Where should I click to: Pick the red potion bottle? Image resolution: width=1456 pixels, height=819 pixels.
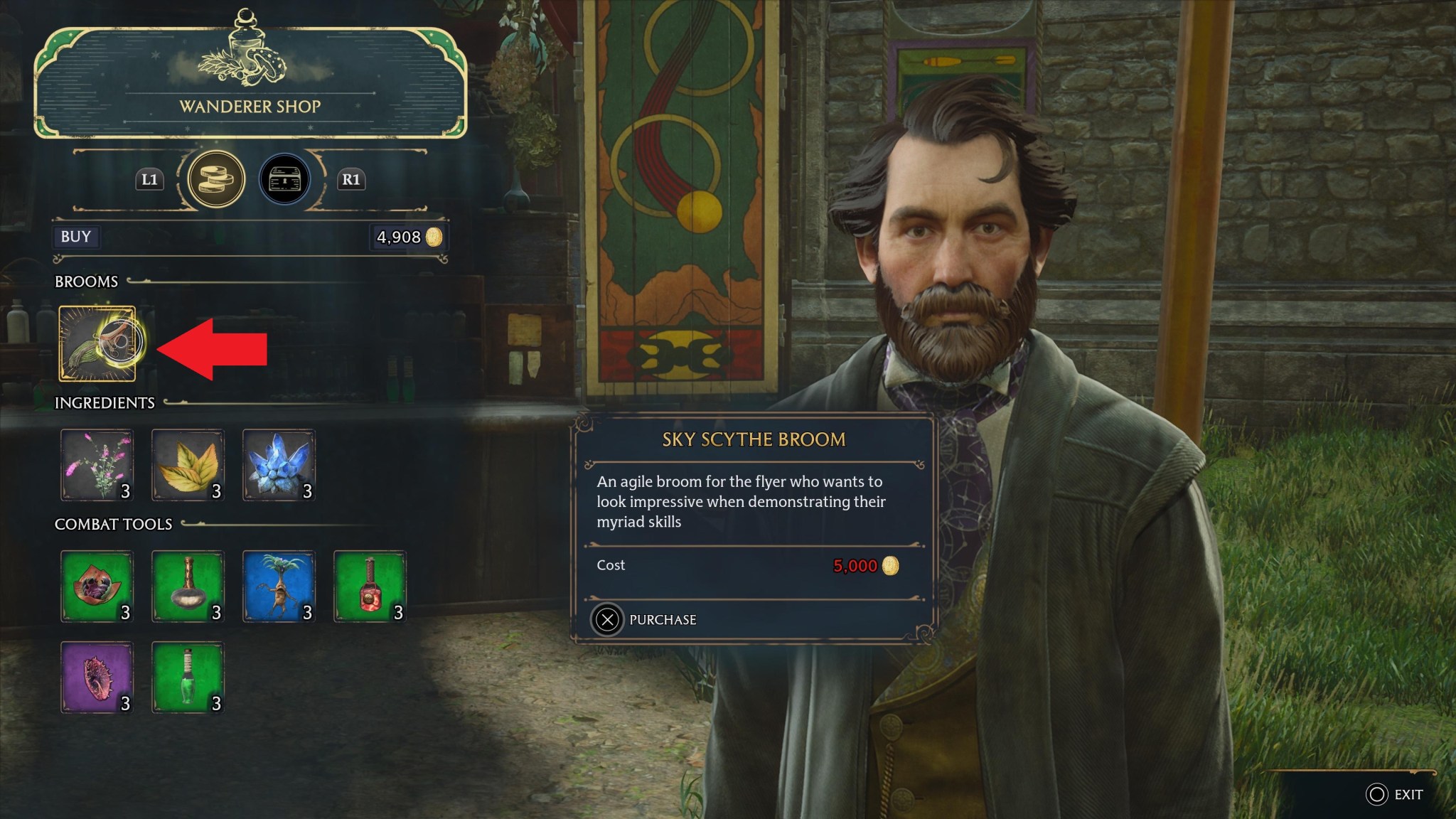point(370,587)
